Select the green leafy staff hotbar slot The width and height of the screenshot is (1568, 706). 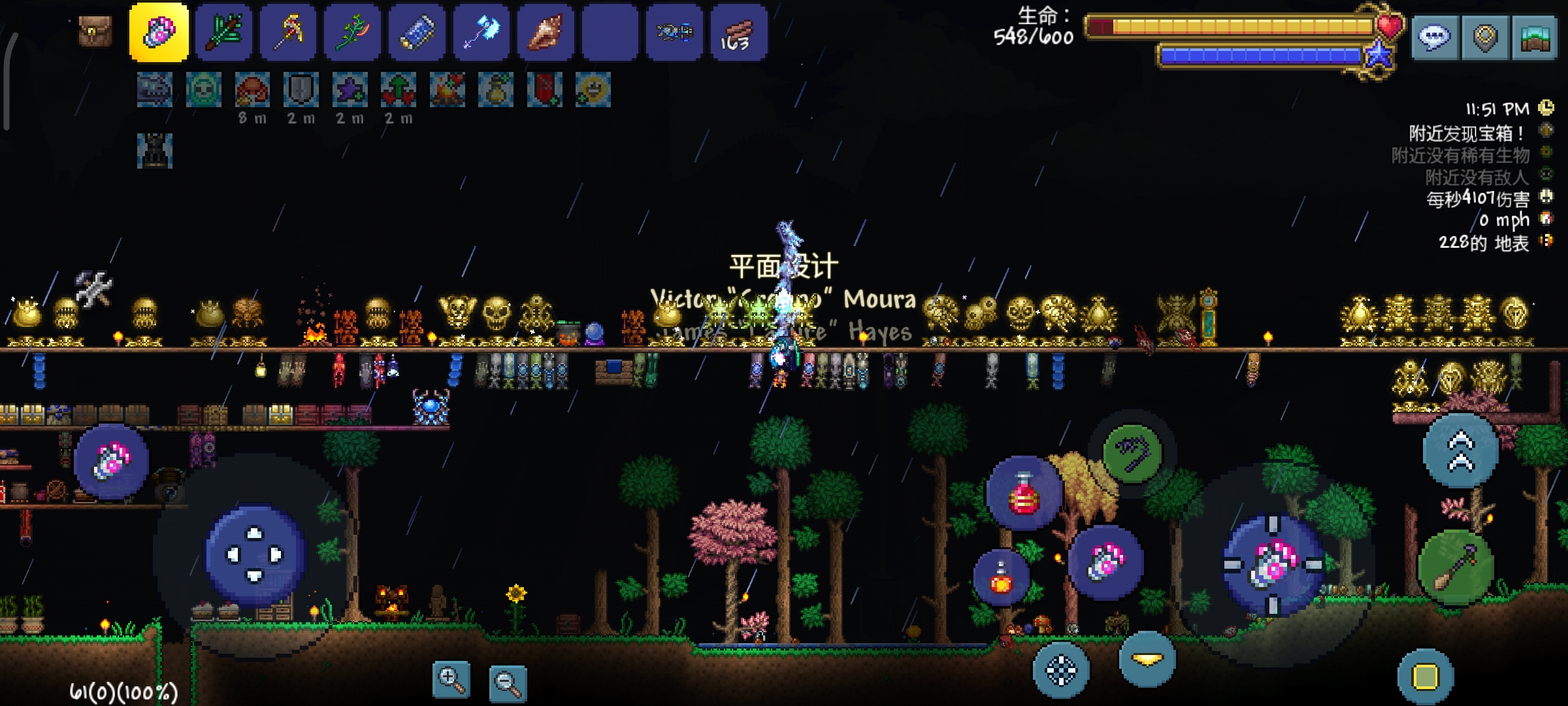click(223, 33)
